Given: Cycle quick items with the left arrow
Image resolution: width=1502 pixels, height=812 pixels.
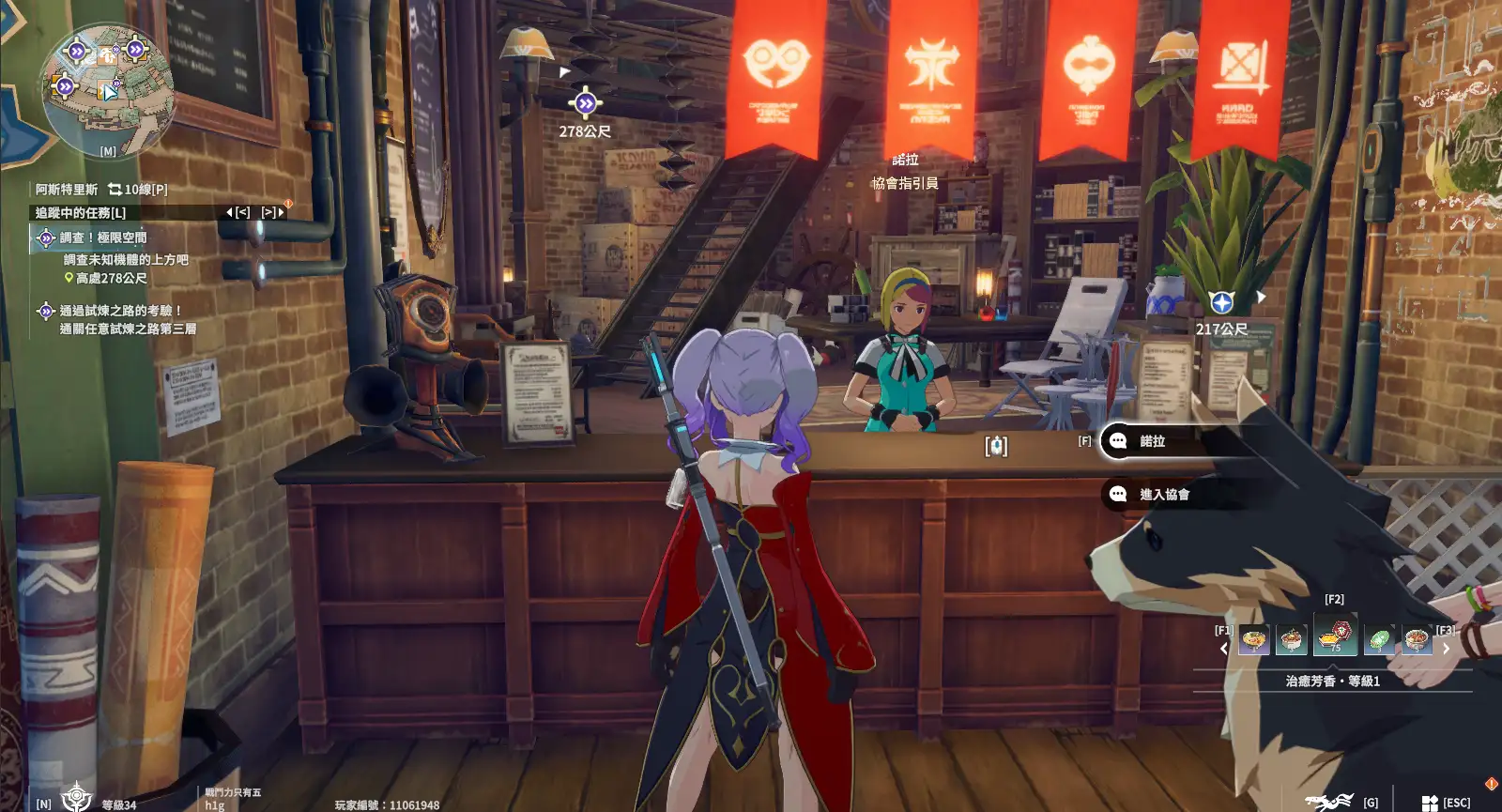Looking at the screenshot, I should (x=1223, y=649).
